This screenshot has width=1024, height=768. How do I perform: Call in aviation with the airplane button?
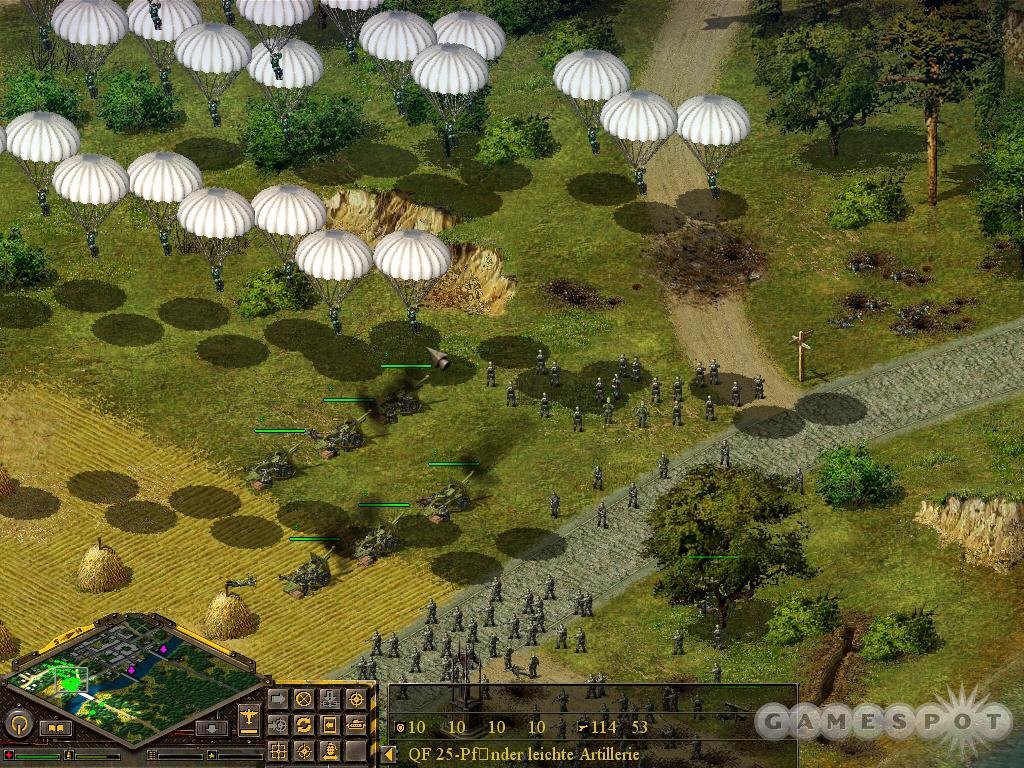coord(250,717)
